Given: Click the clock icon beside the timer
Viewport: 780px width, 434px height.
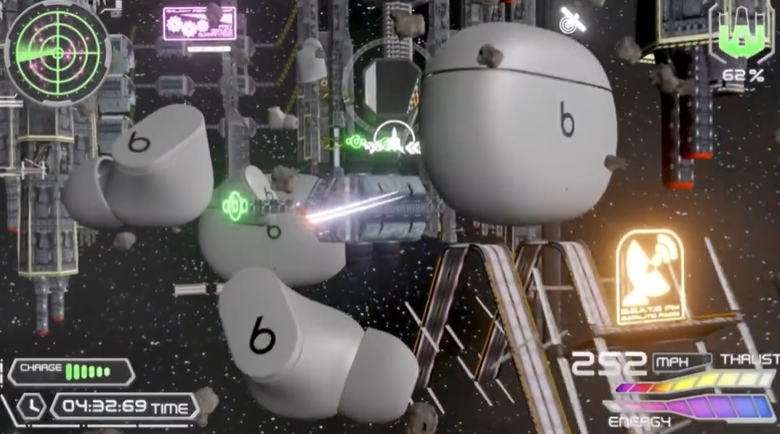Looking at the screenshot, I should pos(30,405).
